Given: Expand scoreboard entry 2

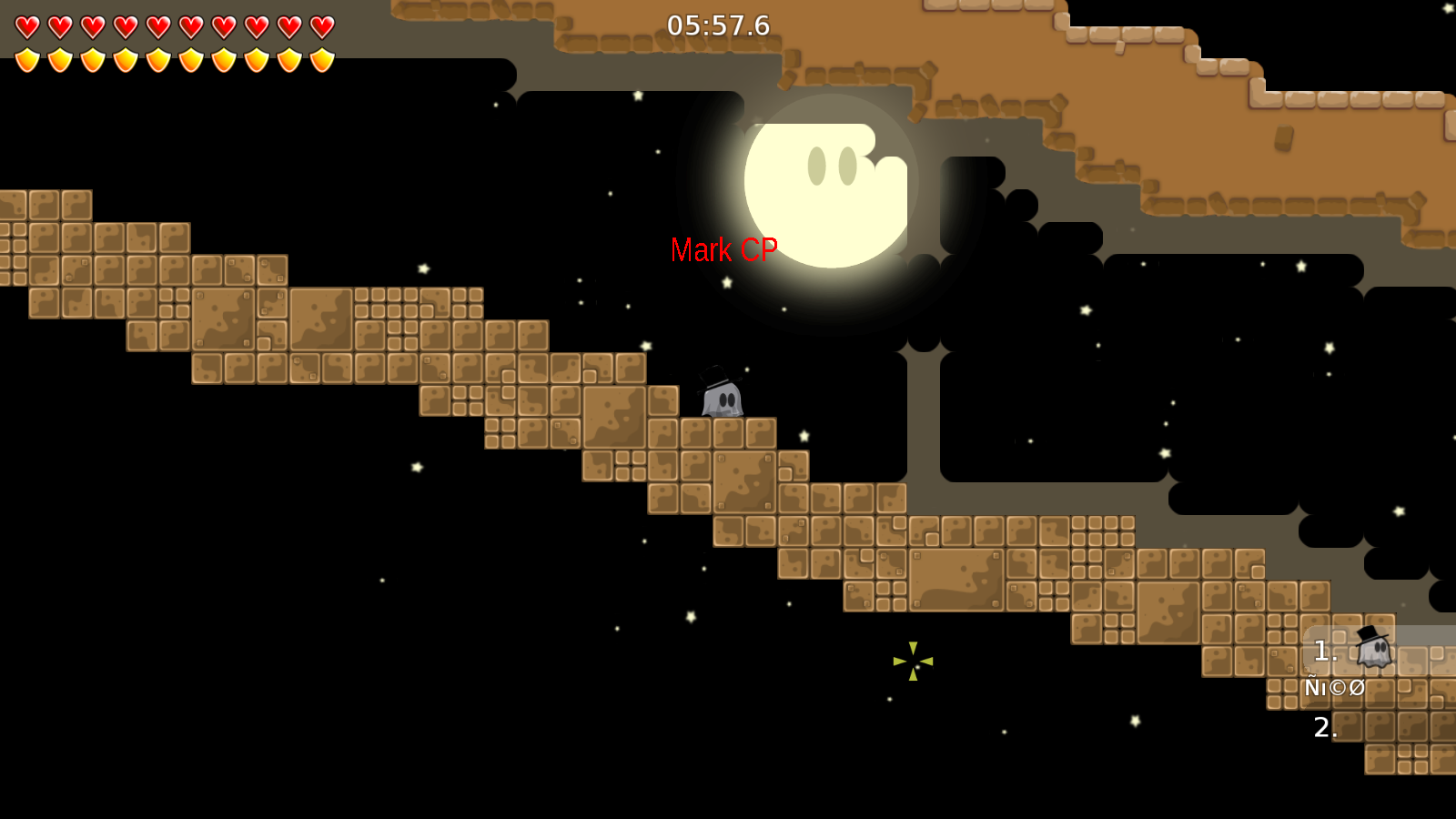Looking at the screenshot, I should click(1323, 726).
